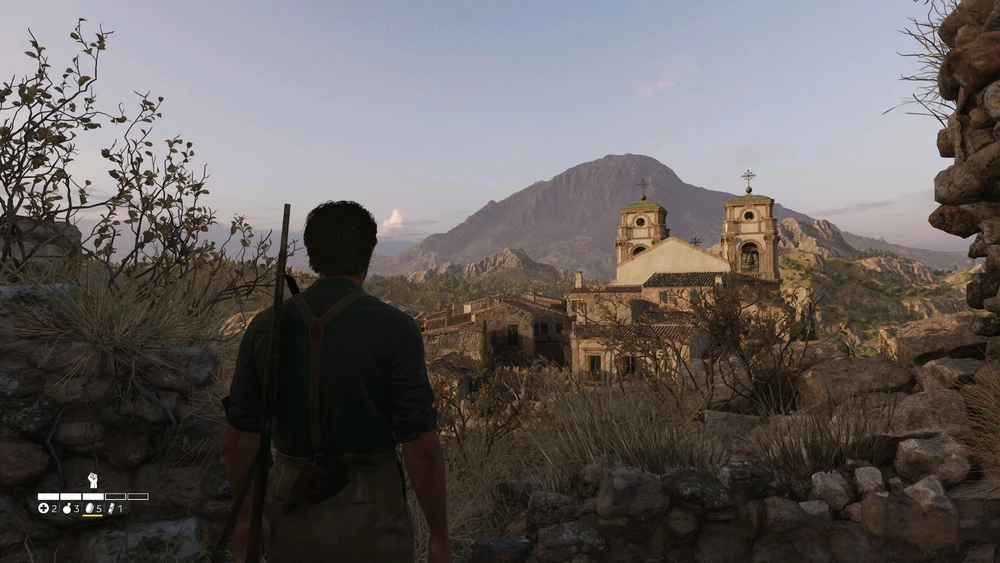The width and height of the screenshot is (1000, 563).
Task: Click the raised fist melee icon
Action: [92, 480]
